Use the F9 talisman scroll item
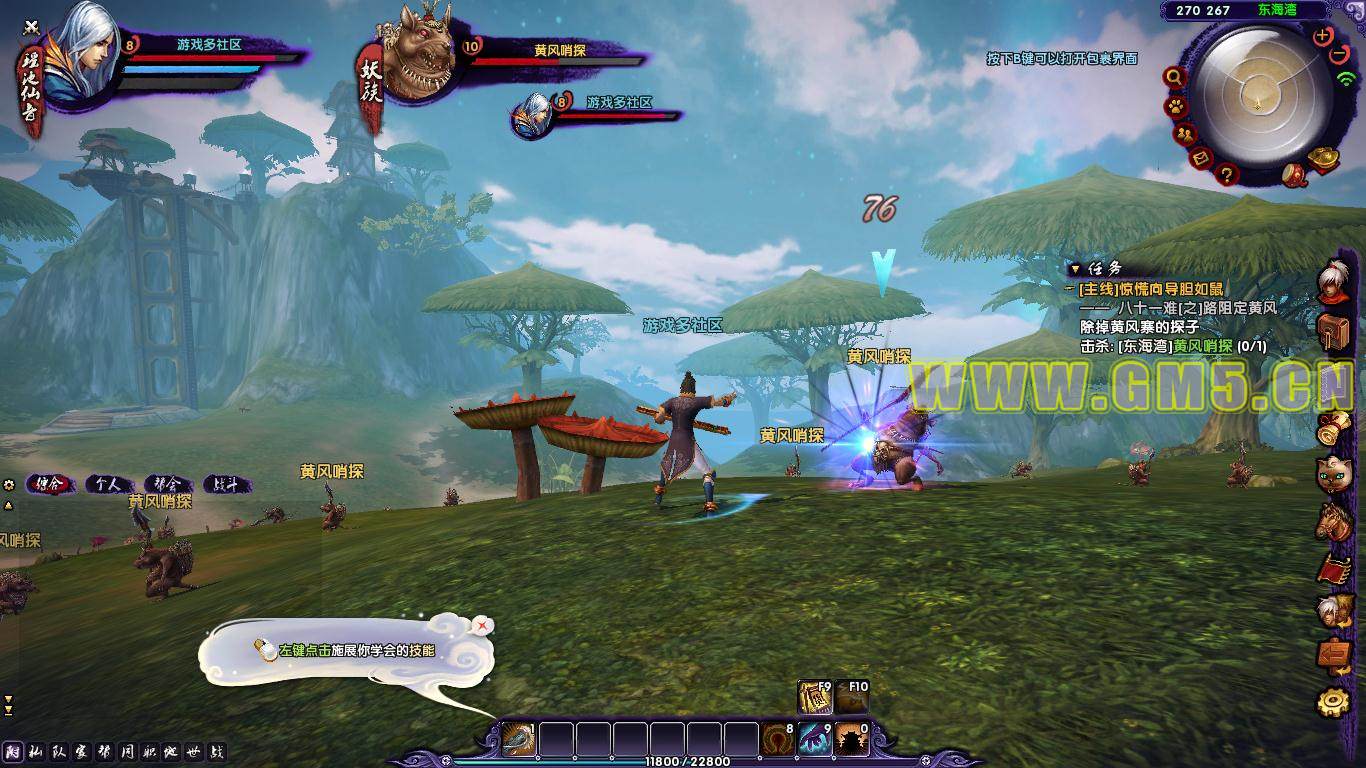The width and height of the screenshot is (1366, 768). pos(815,697)
